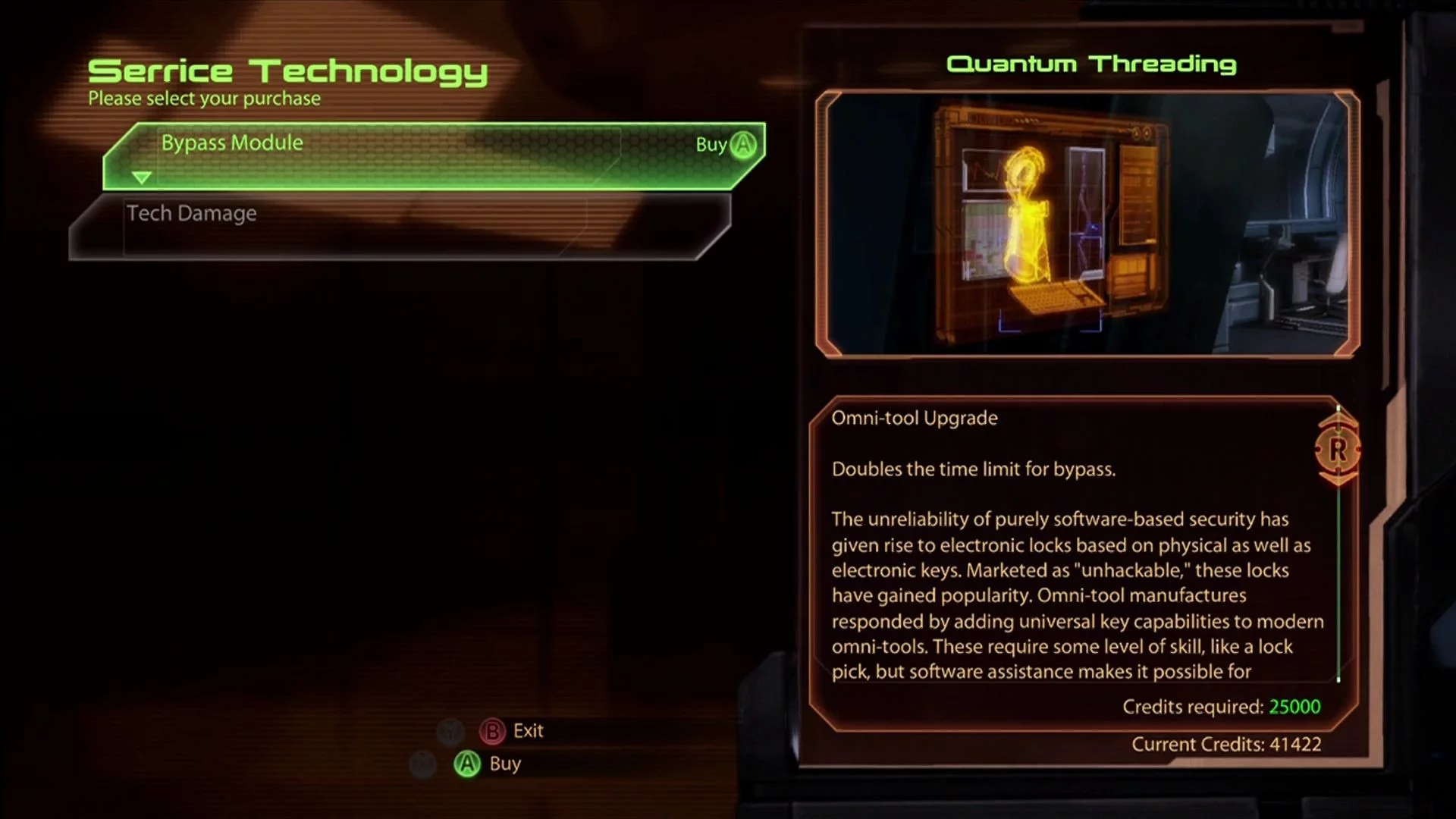Click the Exit text label
Screen dimensions: 1456x819
pyautogui.click(x=528, y=731)
